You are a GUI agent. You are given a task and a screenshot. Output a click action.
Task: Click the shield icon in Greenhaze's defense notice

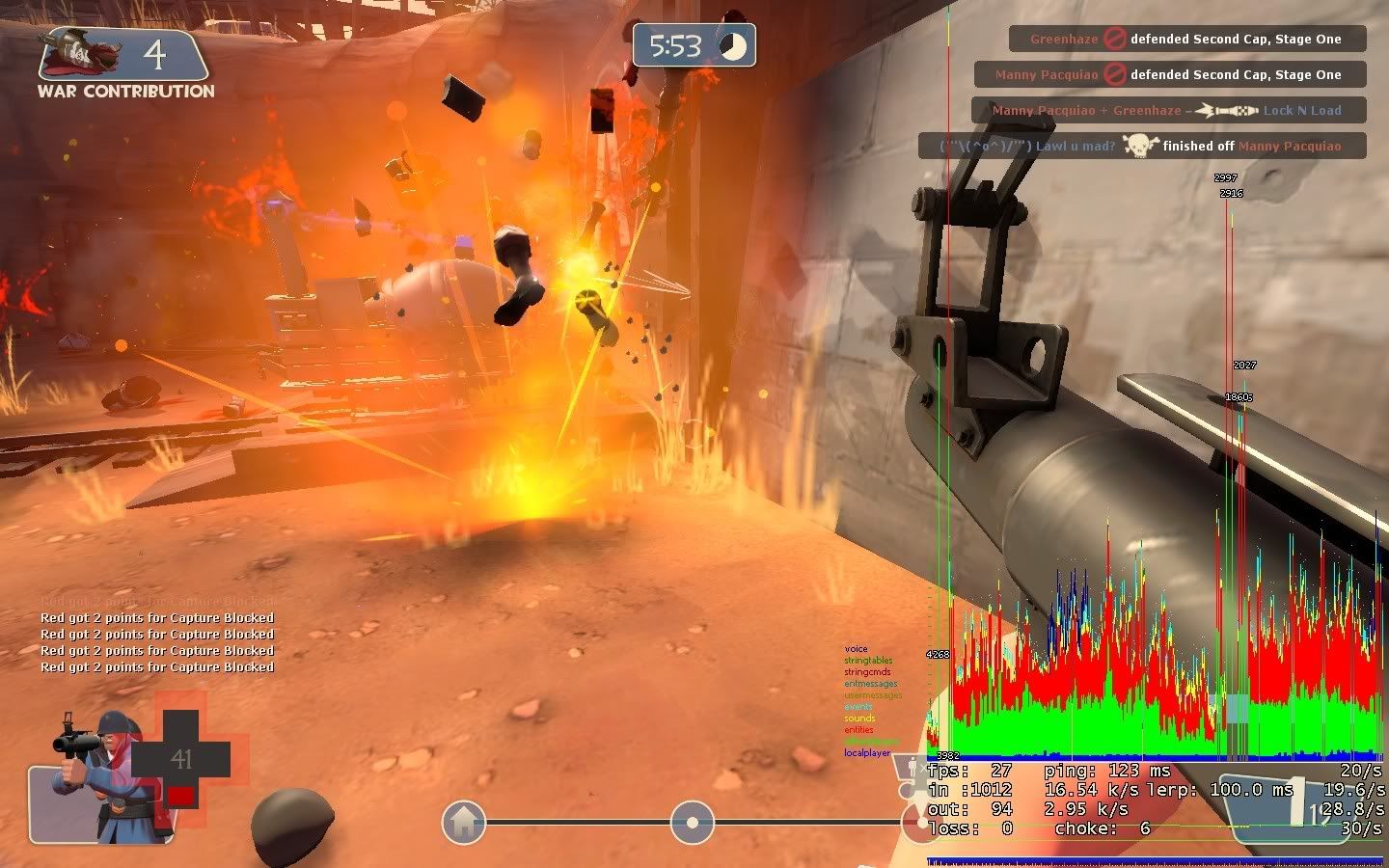click(1115, 39)
